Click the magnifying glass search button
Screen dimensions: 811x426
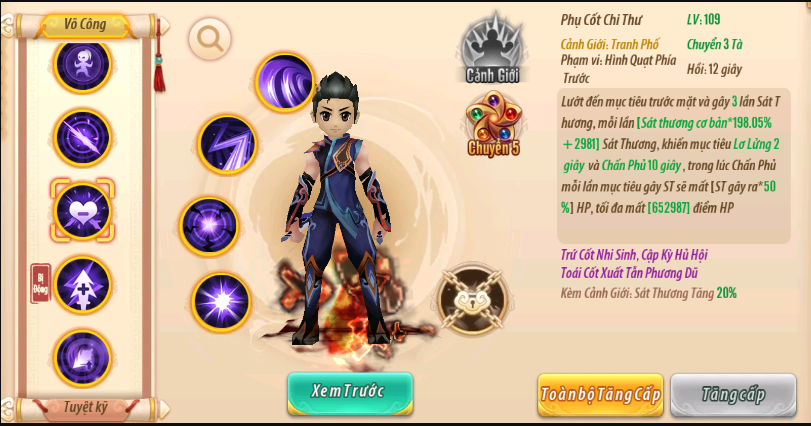(210, 39)
